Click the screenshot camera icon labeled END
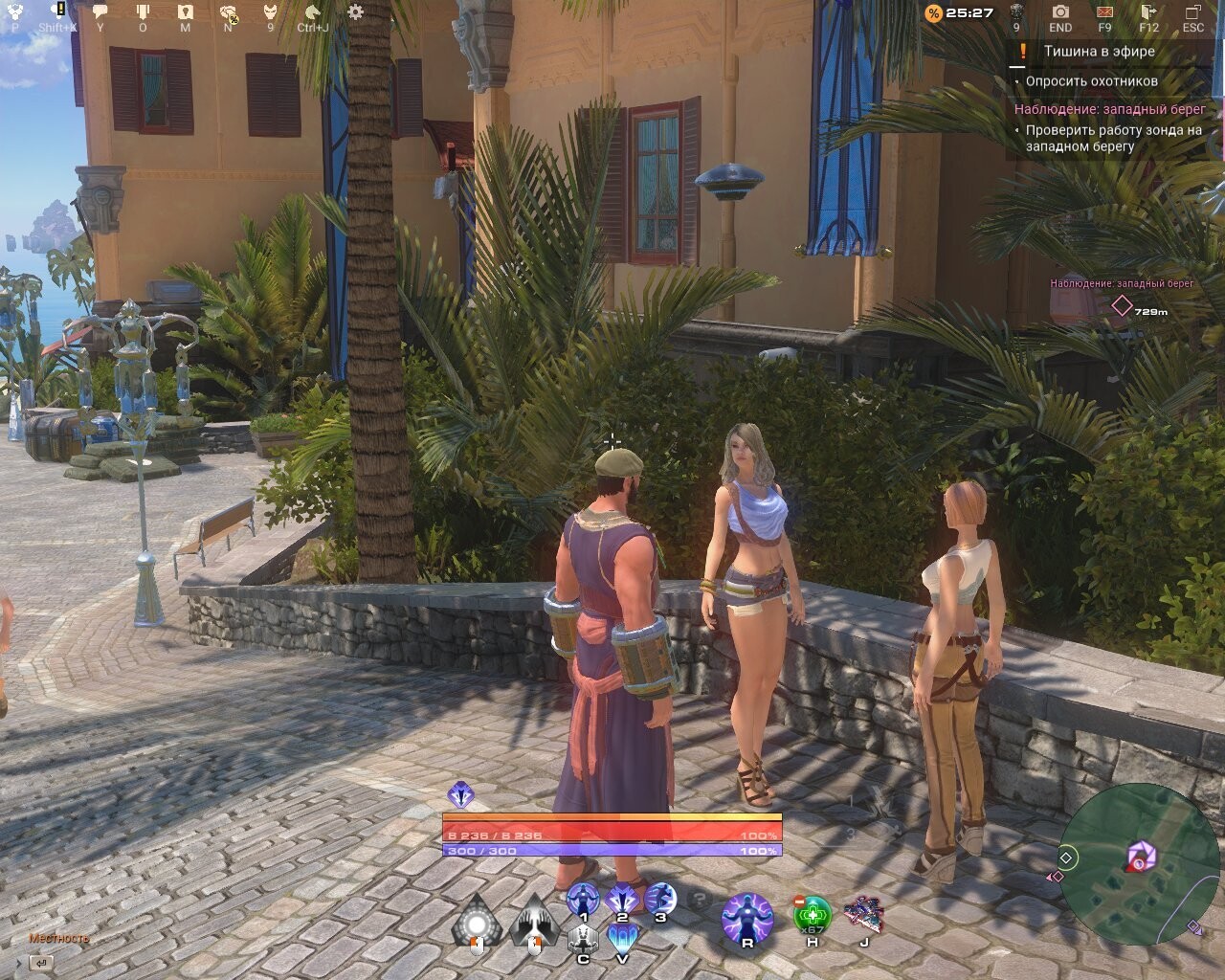Image resolution: width=1225 pixels, height=980 pixels. (1060, 11)
